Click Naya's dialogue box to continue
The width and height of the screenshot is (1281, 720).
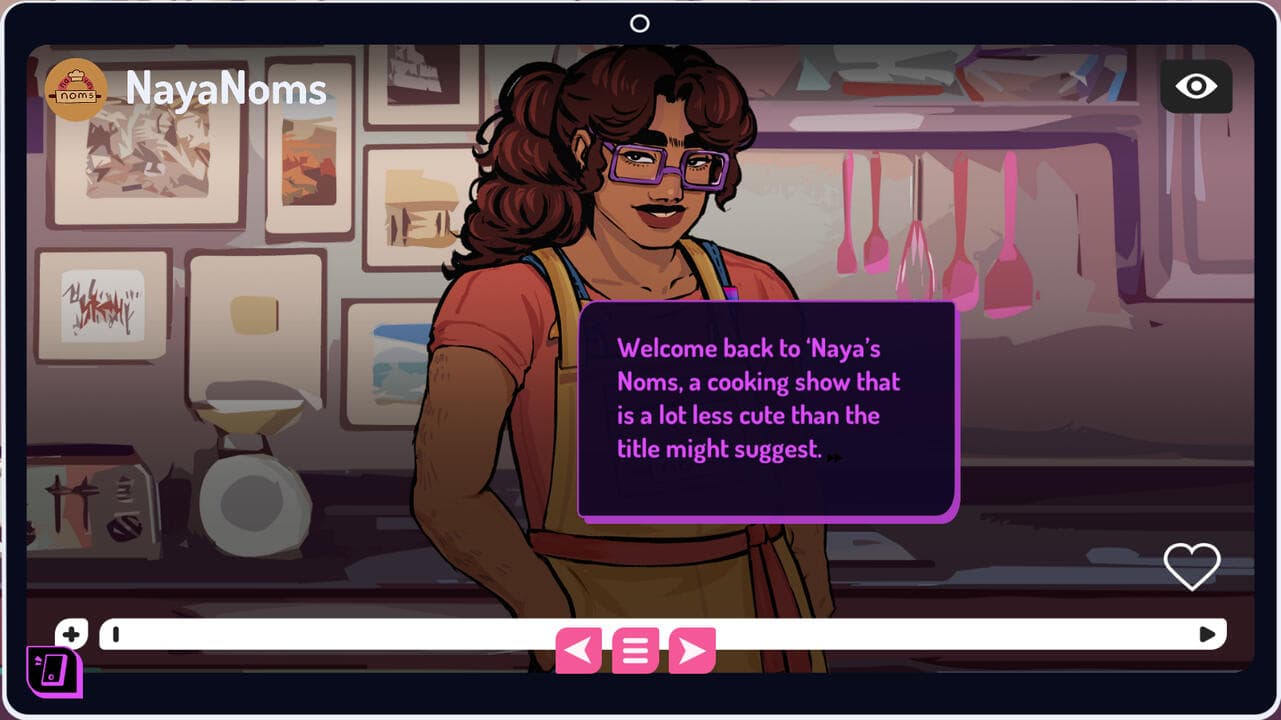coord(767,410)
